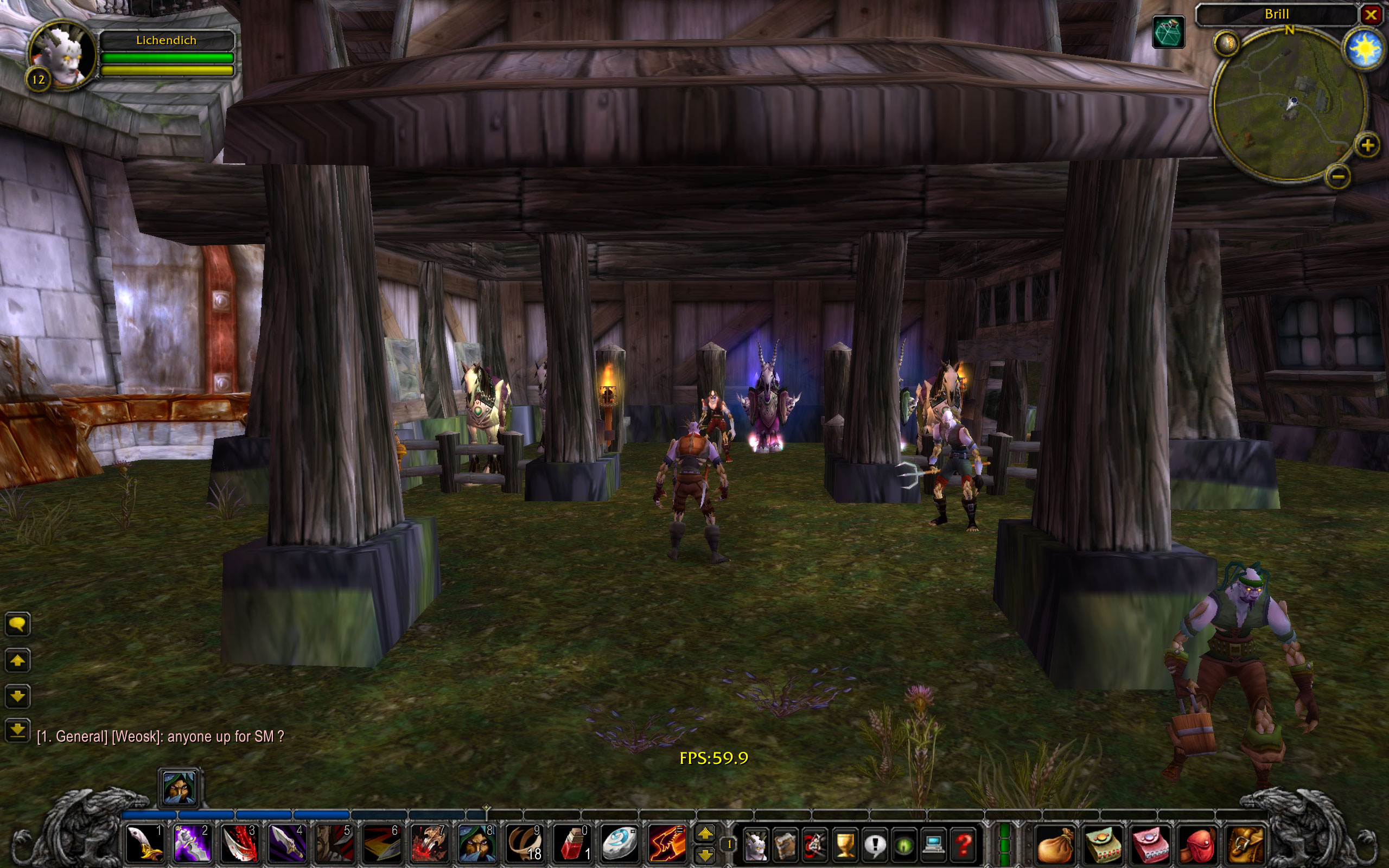Open the character info micro button
This screenshot has height=868, width=1389.
point(755,845)
